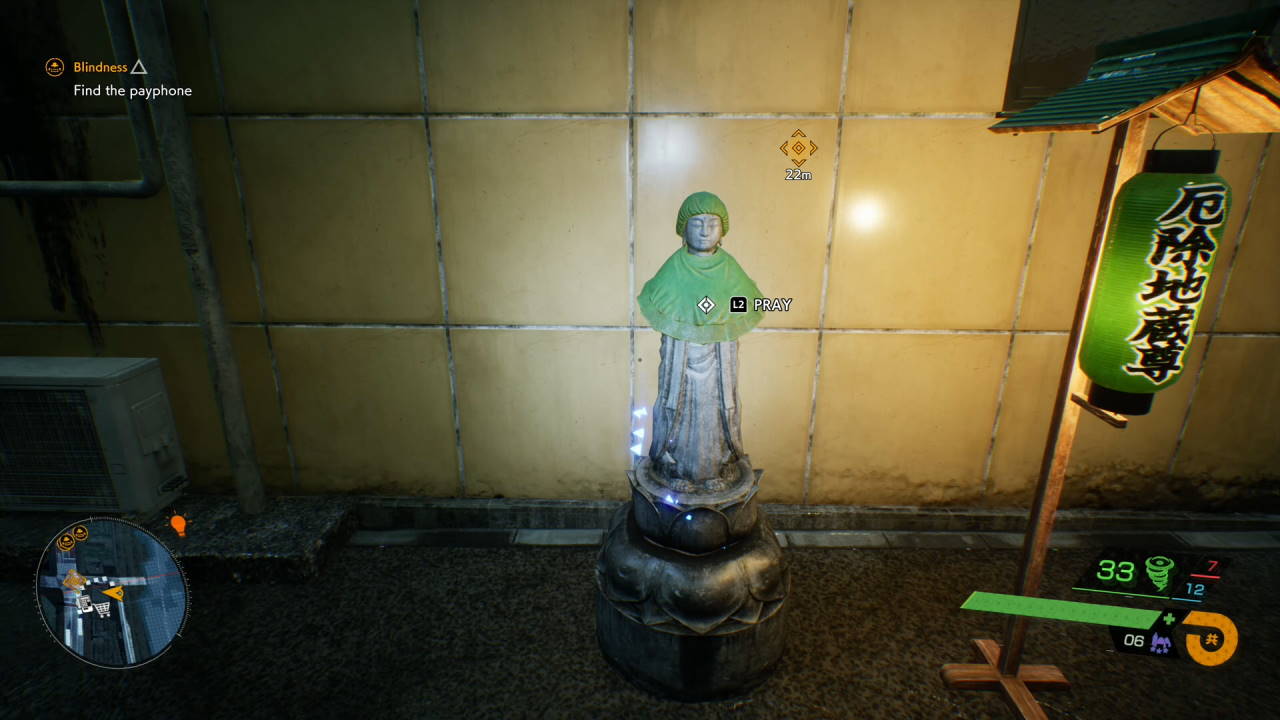Click the diamond waypoint marker above the statue
1280x720 pixels.
(x=796, y=150)
